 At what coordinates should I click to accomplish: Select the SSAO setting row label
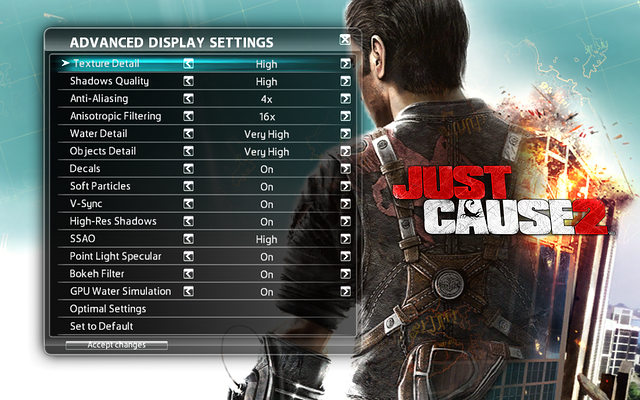pos(84,239)
